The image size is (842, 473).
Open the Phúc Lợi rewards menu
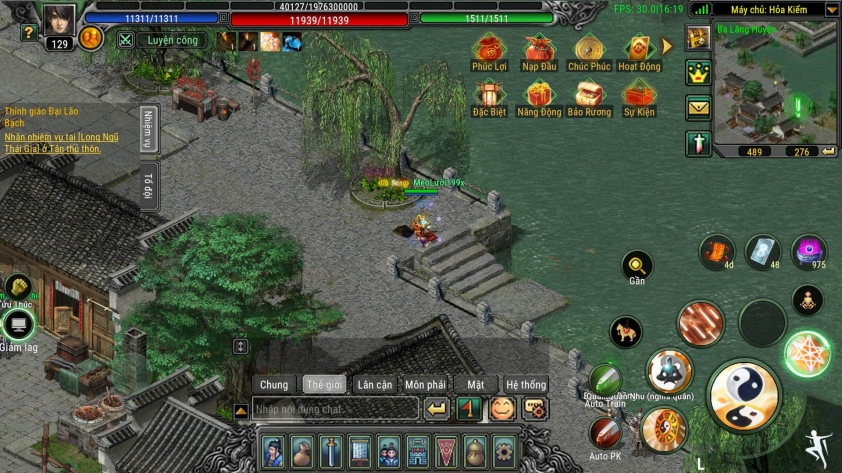489,50
